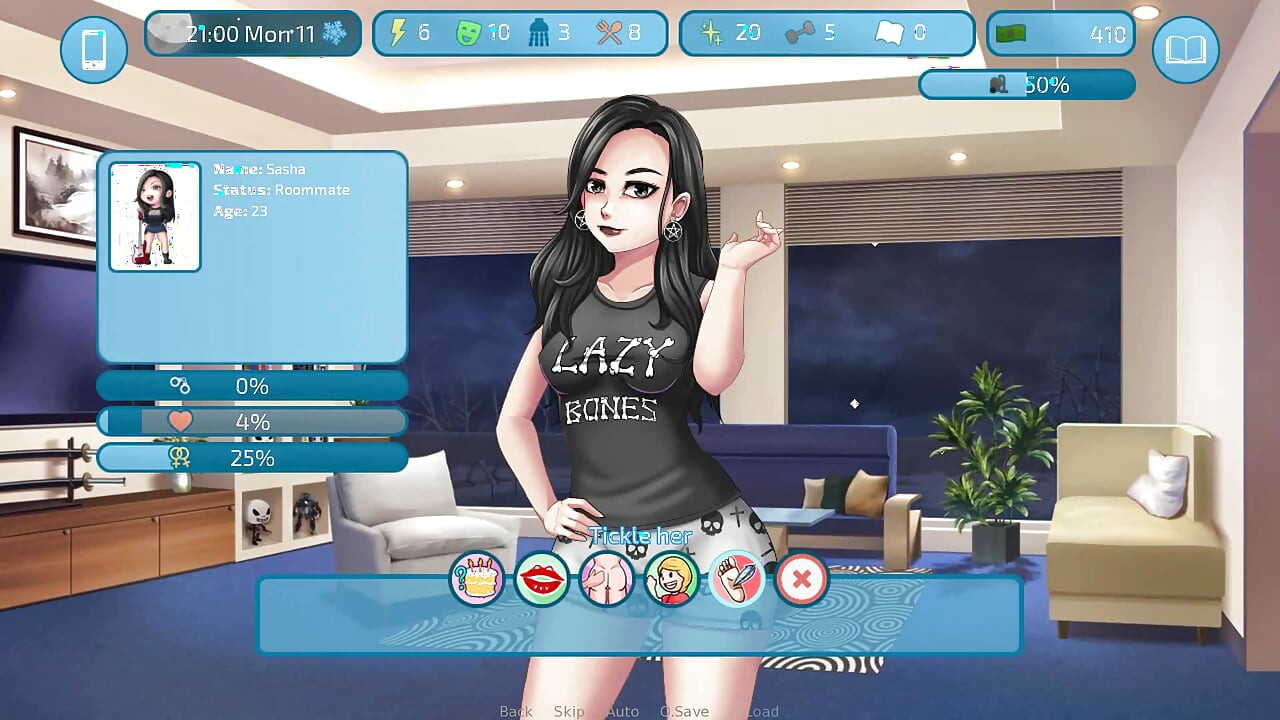Click the birthday cake question icon
This screenshot has width=1280, height=720.
pyautogui.click(x=476, y=578)
